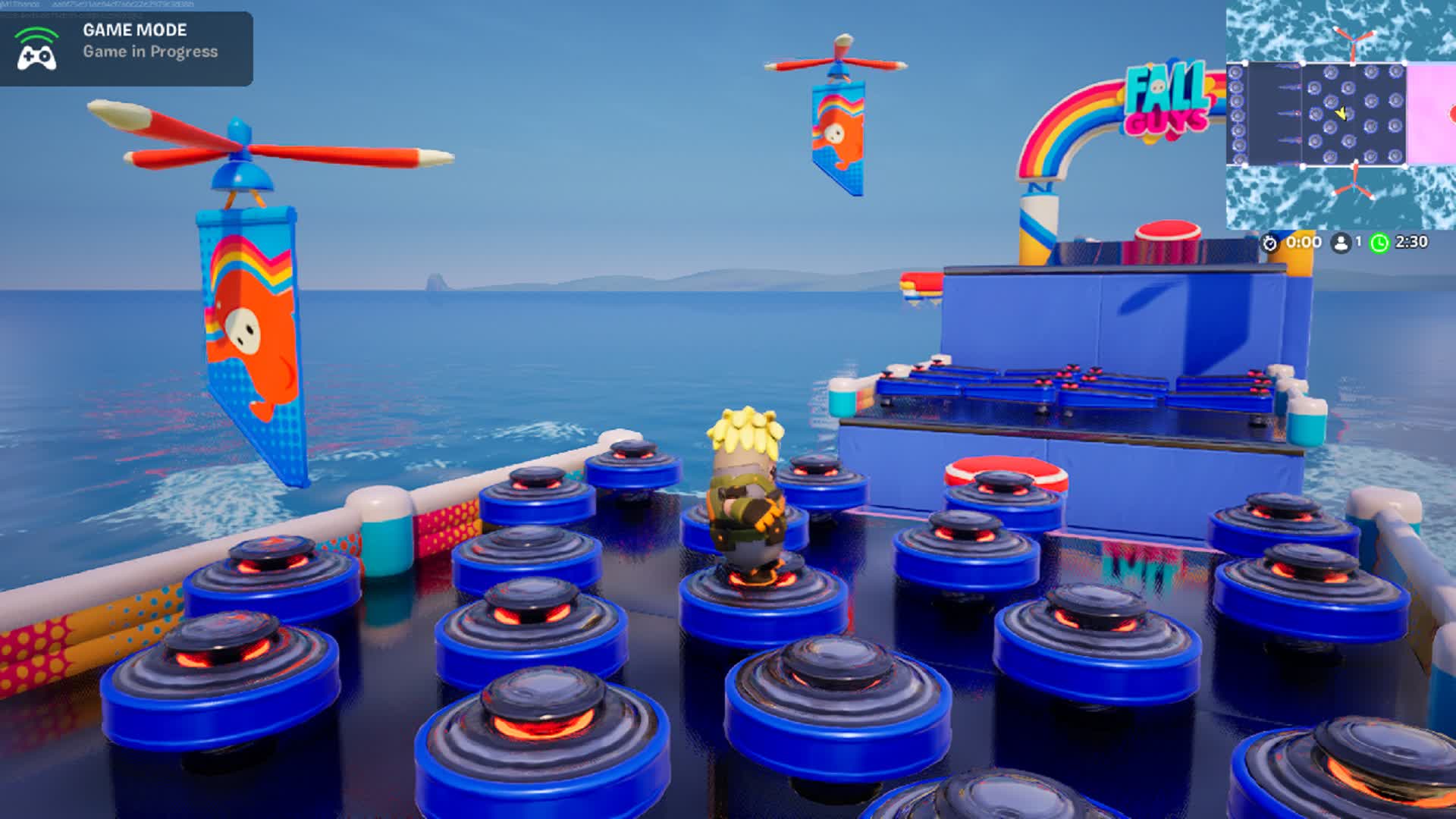Click the minimap in the corner
Image resolution: width=1456 pixels, height=819 pixels.
pos(1341,115)
